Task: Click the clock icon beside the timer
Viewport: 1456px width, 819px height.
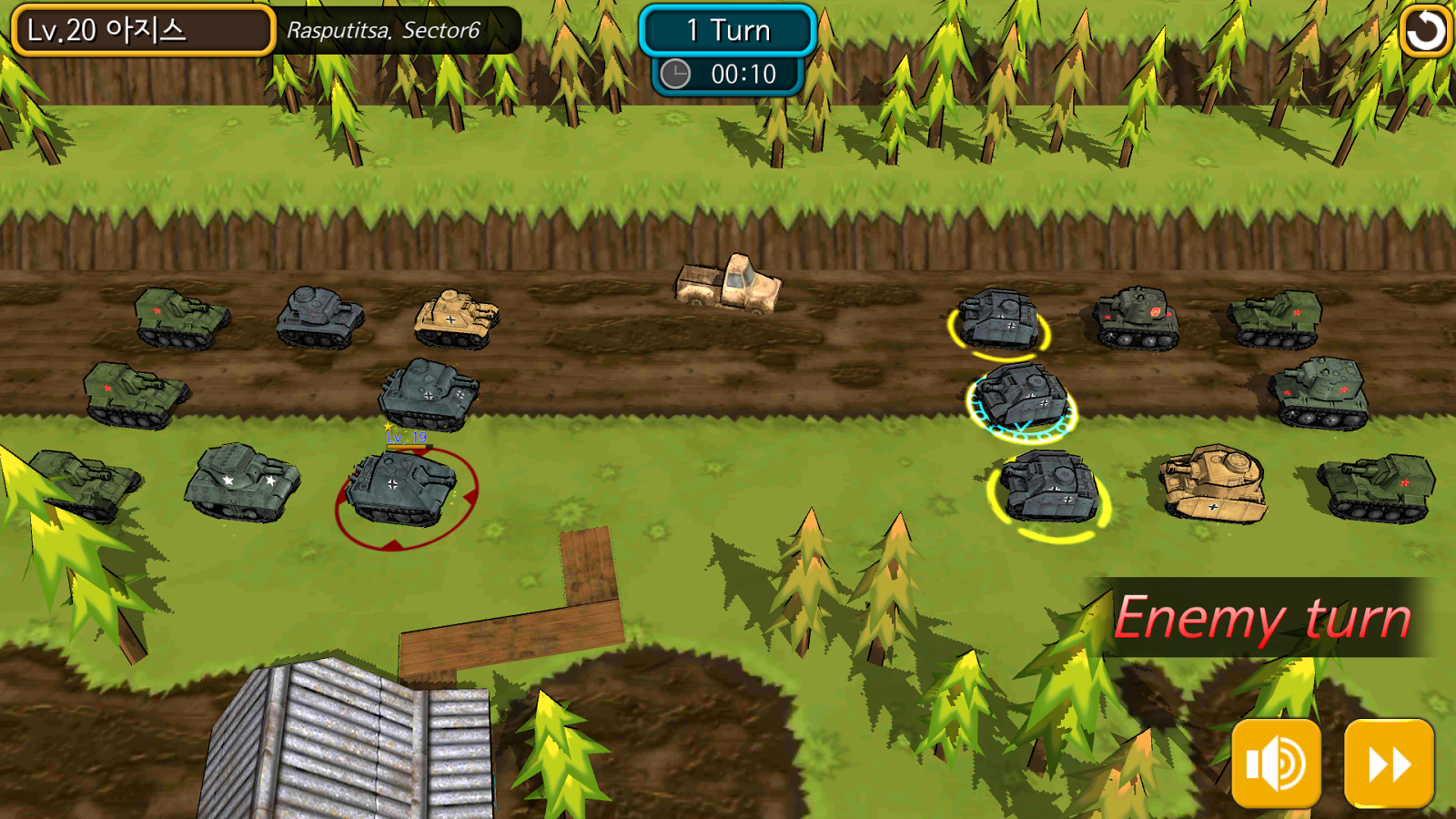Action: click(x=675, y=75)
